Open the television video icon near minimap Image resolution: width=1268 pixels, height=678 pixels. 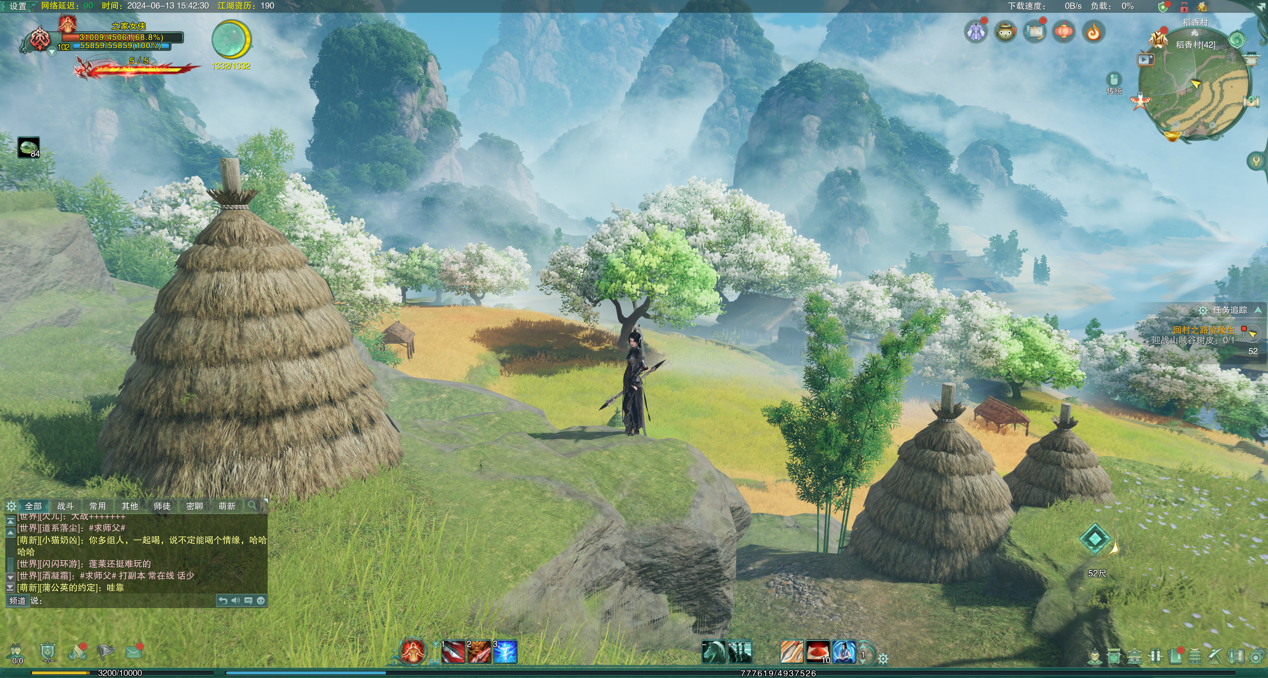1146,60
